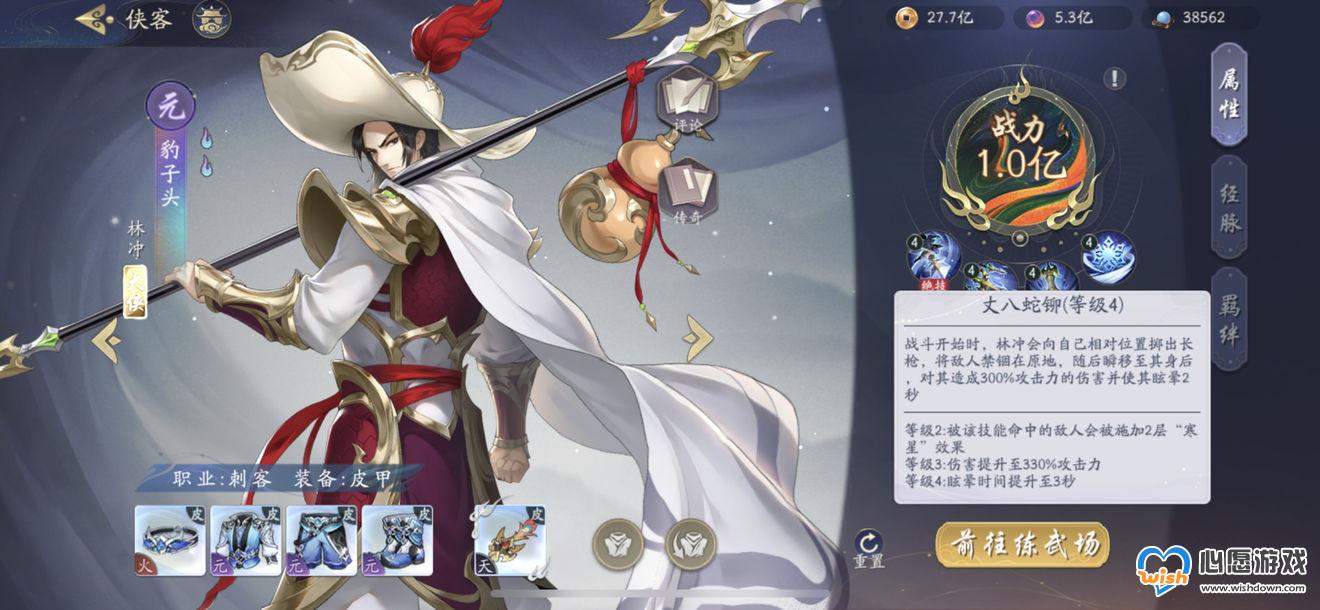Open the 评论 comments icon
Screen dimensions: 1320x610
686,100
